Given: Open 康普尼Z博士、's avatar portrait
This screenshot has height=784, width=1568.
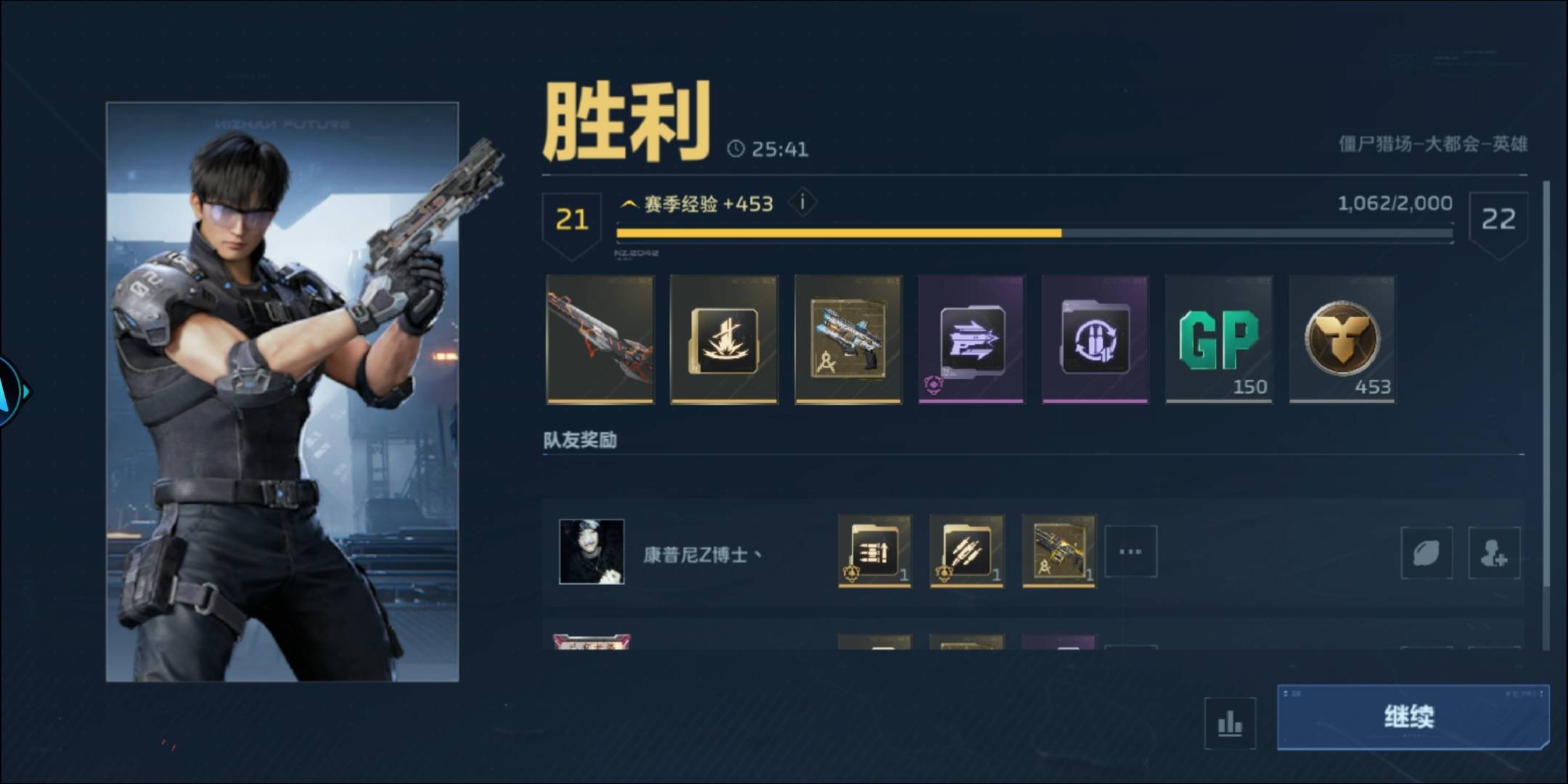Looking at the screenshot, I should click(592, 552).
